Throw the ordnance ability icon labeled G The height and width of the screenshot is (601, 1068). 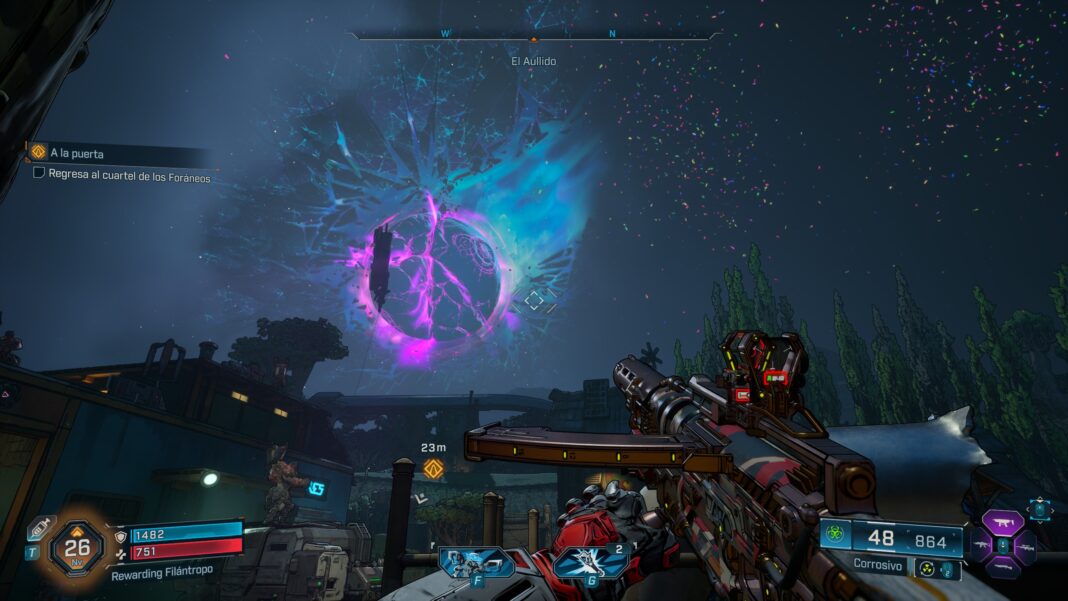[x=590, y=563]
